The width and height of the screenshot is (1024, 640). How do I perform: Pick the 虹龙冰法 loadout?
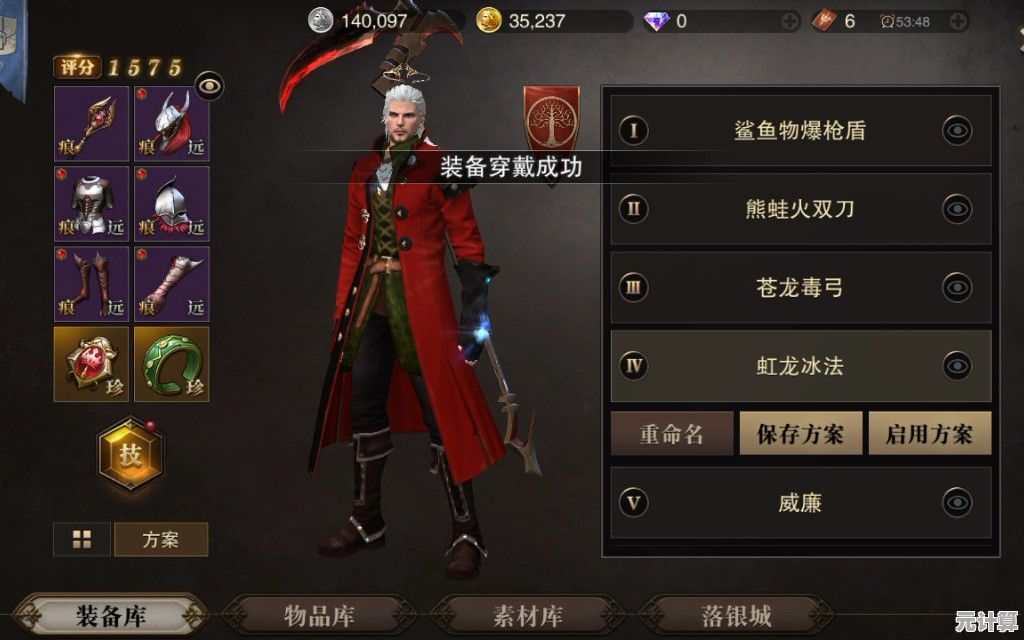pyautogui.click(x=799, y=366)
